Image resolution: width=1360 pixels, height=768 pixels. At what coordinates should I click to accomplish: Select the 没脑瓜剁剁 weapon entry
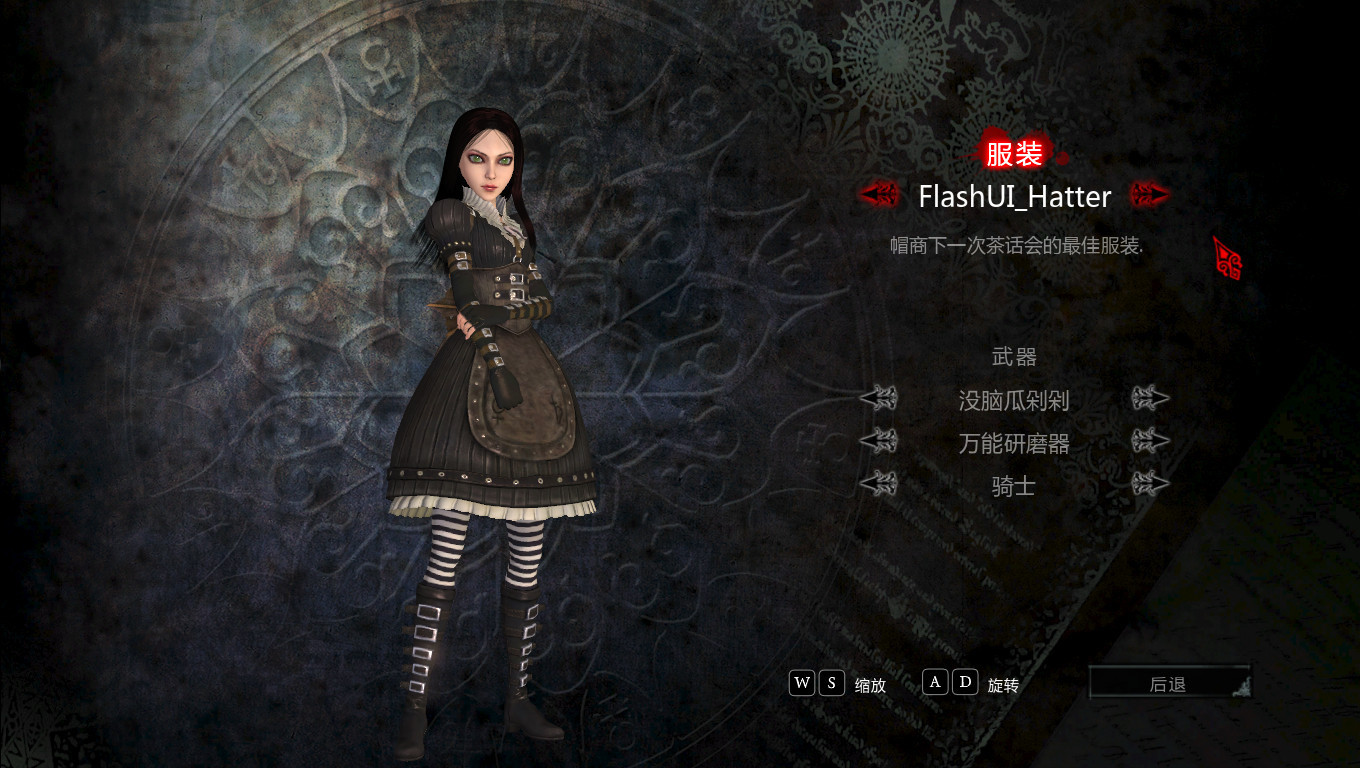point(1014,401)
